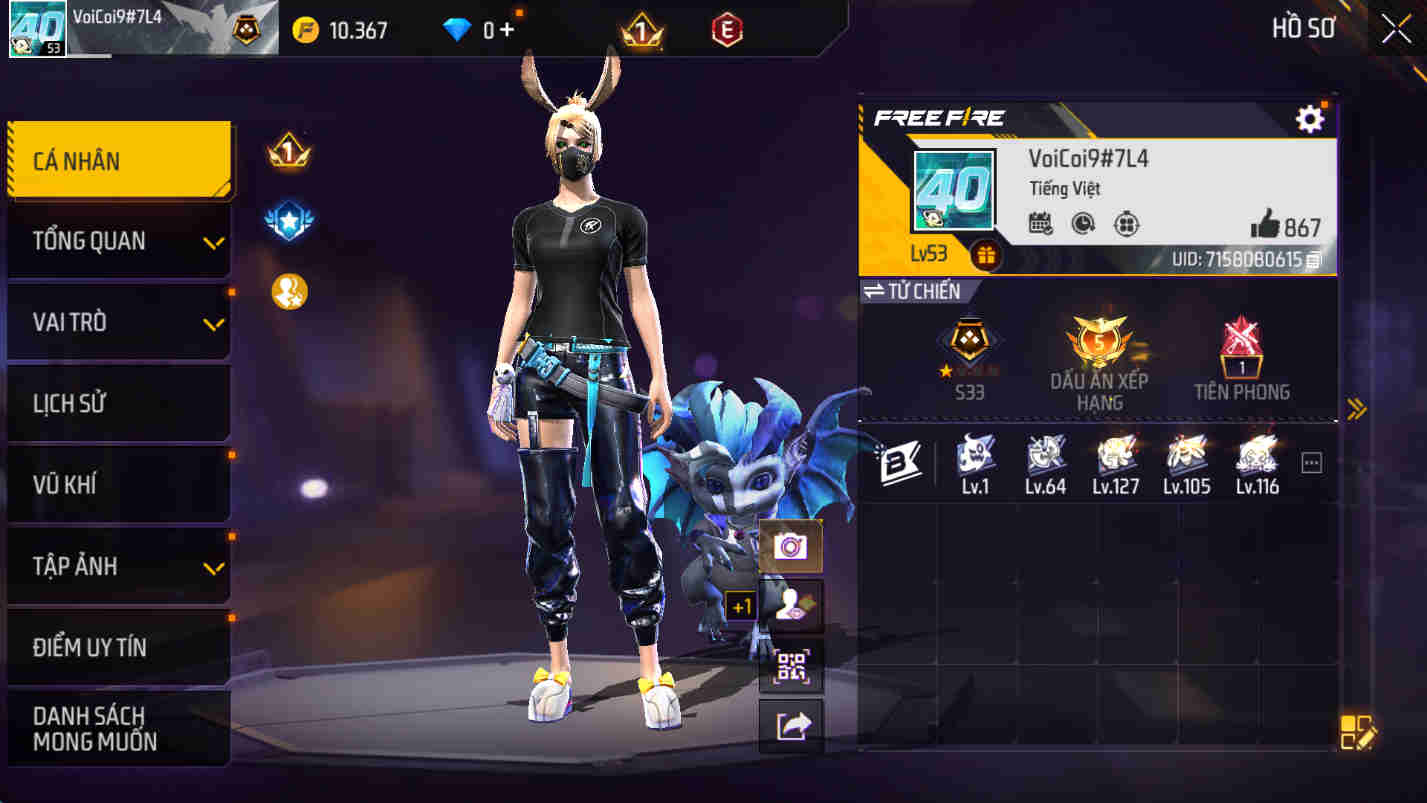Expand weapon stats with the double arrow chevron
The width and height of the screenshot is (1427, 803).
click(x=1357, y=407)
